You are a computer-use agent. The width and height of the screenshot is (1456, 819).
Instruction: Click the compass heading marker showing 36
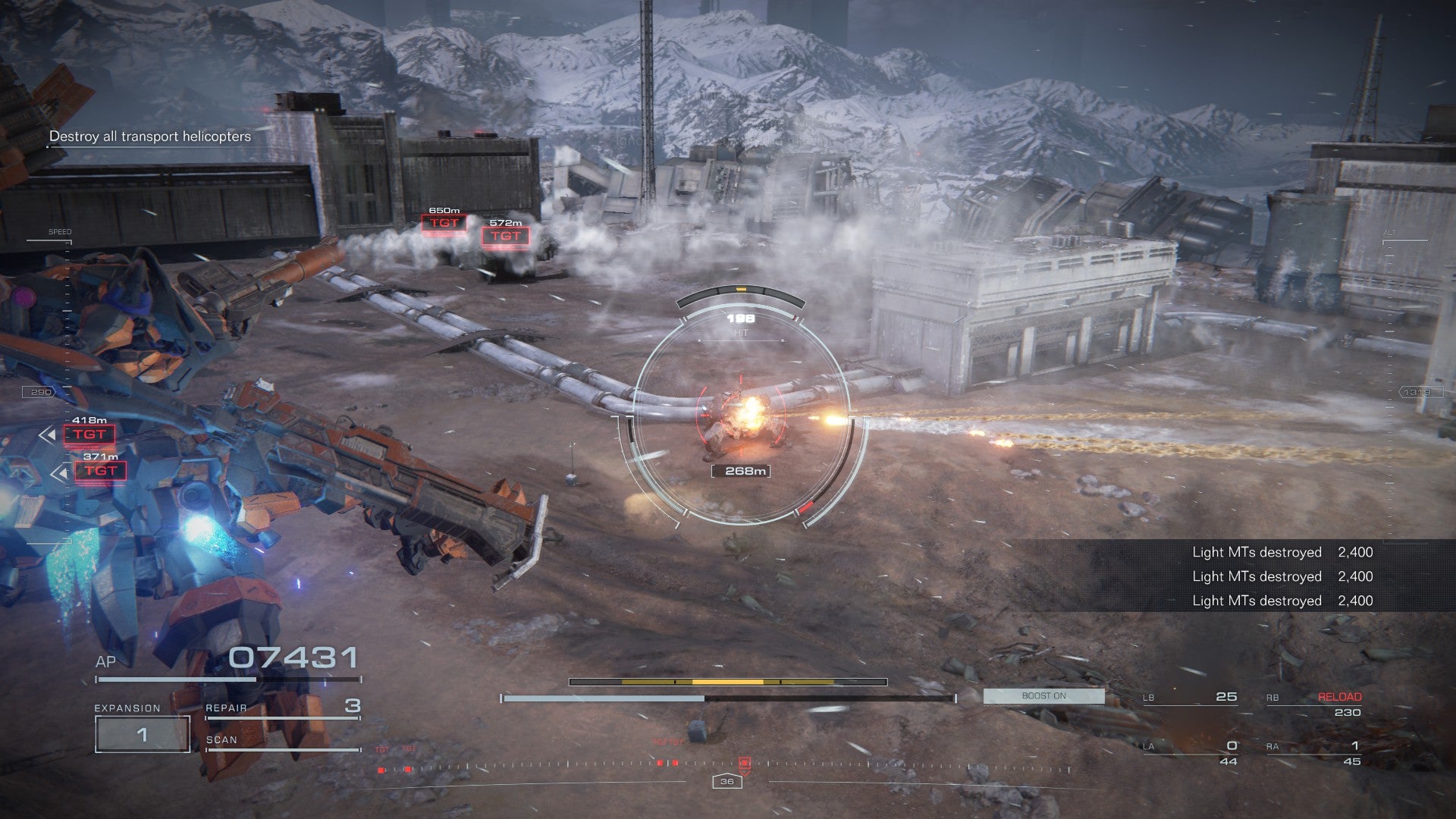tap(726, 781)
